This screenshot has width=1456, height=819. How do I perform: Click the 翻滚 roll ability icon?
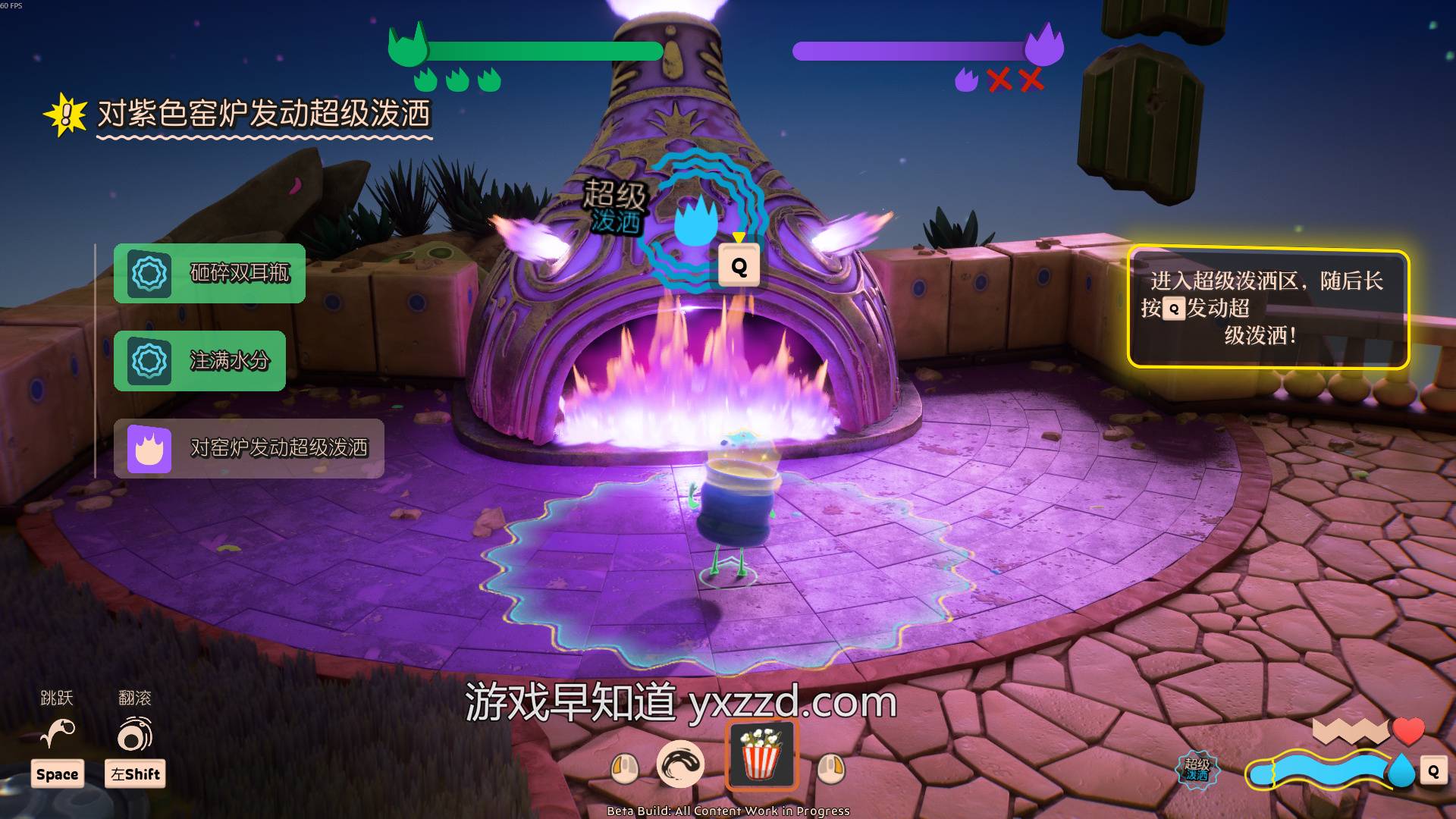click(x=135, y=734)
